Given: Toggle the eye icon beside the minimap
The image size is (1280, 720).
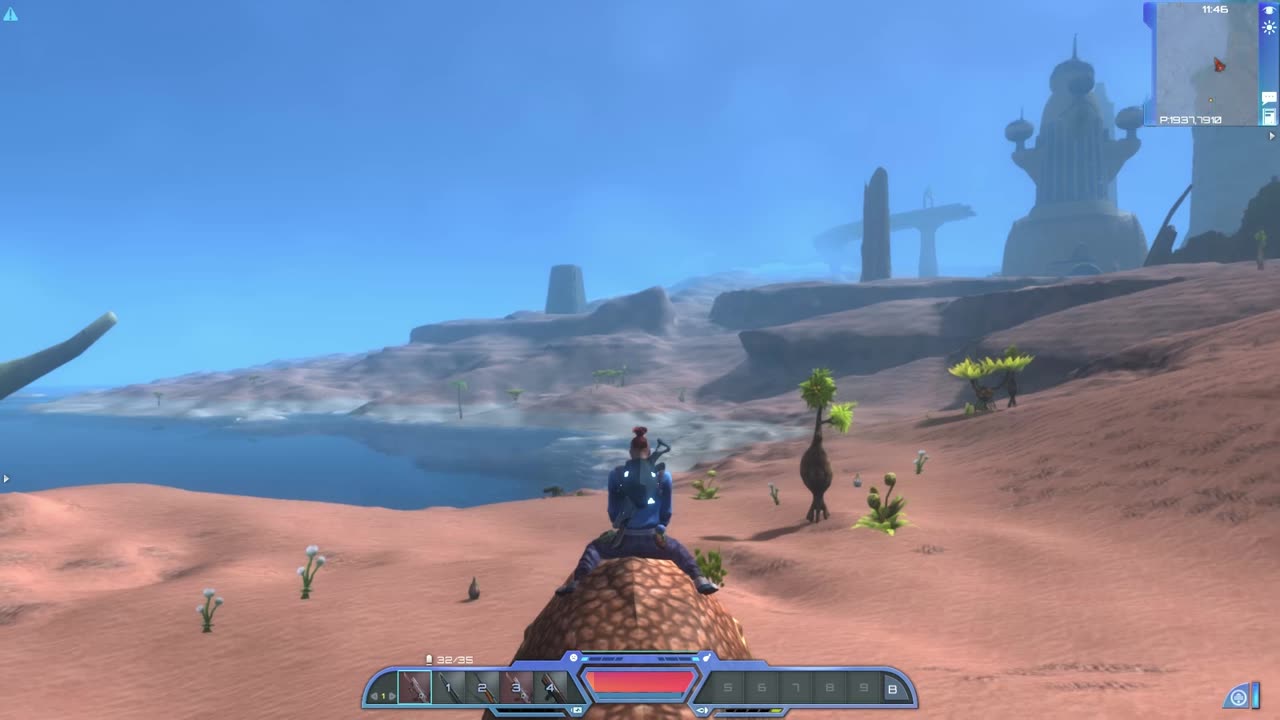Looking at the screenshot, I should click(x=1269, y=10).
